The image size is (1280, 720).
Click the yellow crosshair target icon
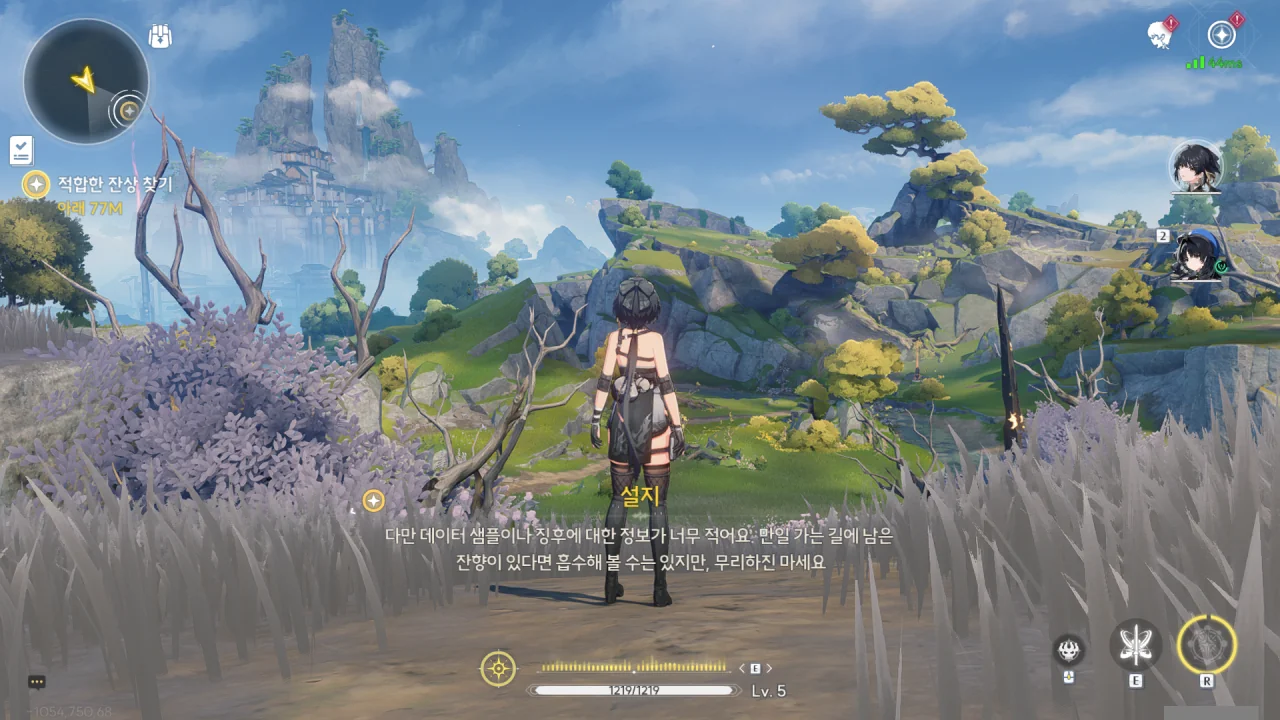tap(498, 668)
